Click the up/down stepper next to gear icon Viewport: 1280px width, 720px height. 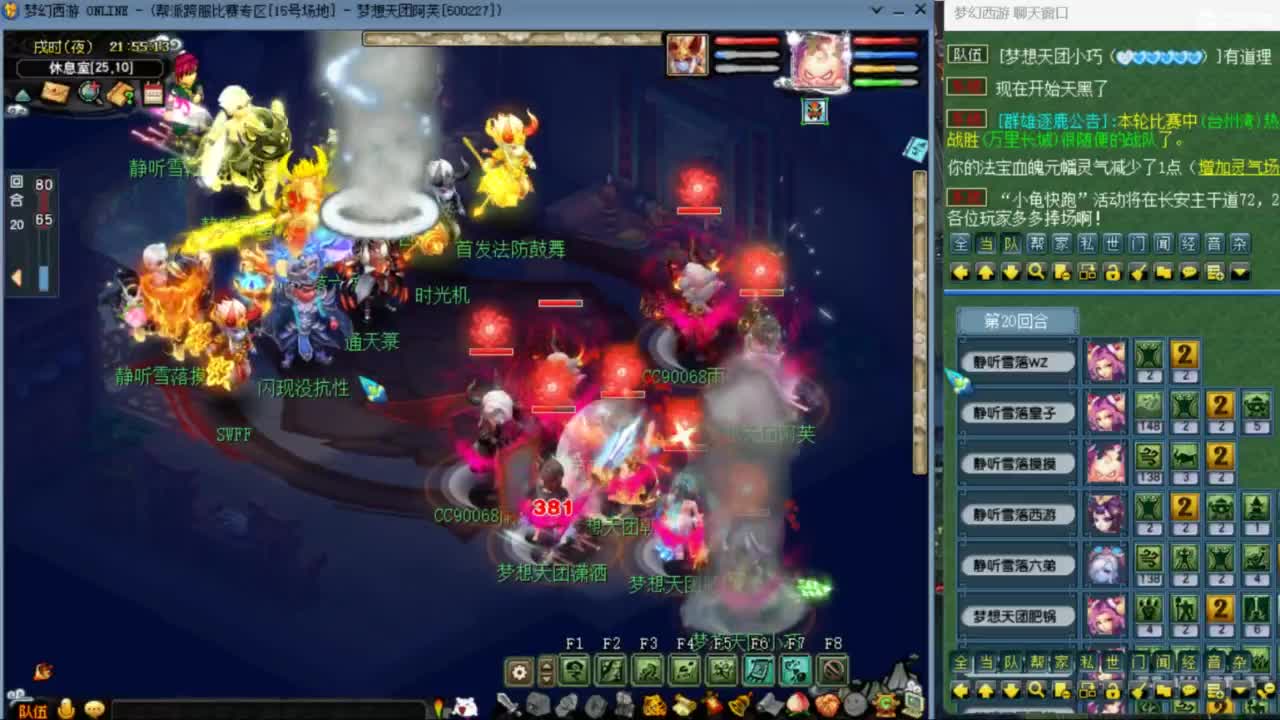pyautogui.click(x=546, y=670)
